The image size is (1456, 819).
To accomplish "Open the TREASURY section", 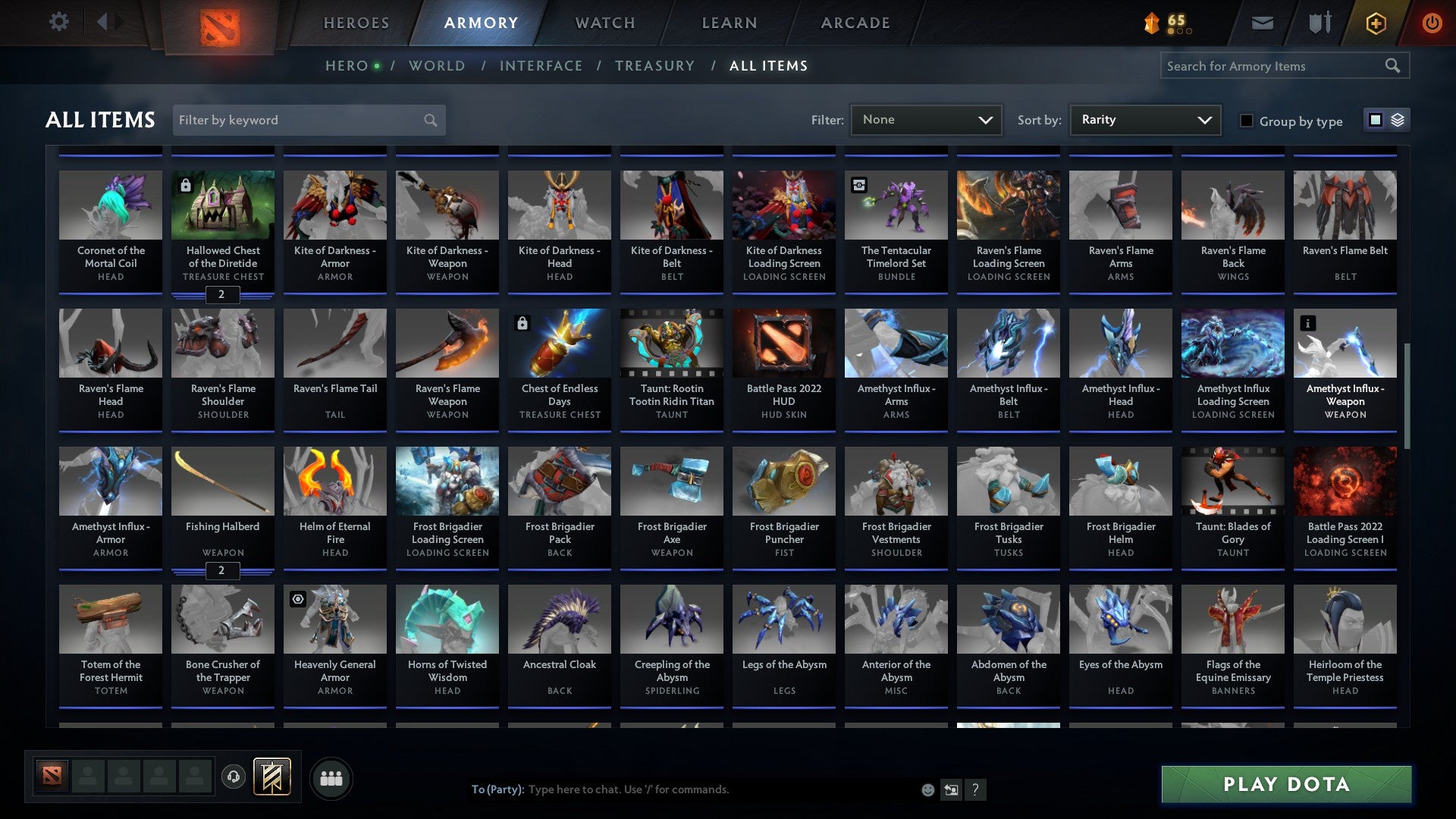I will pyautogui.click(x=655, y=65).
